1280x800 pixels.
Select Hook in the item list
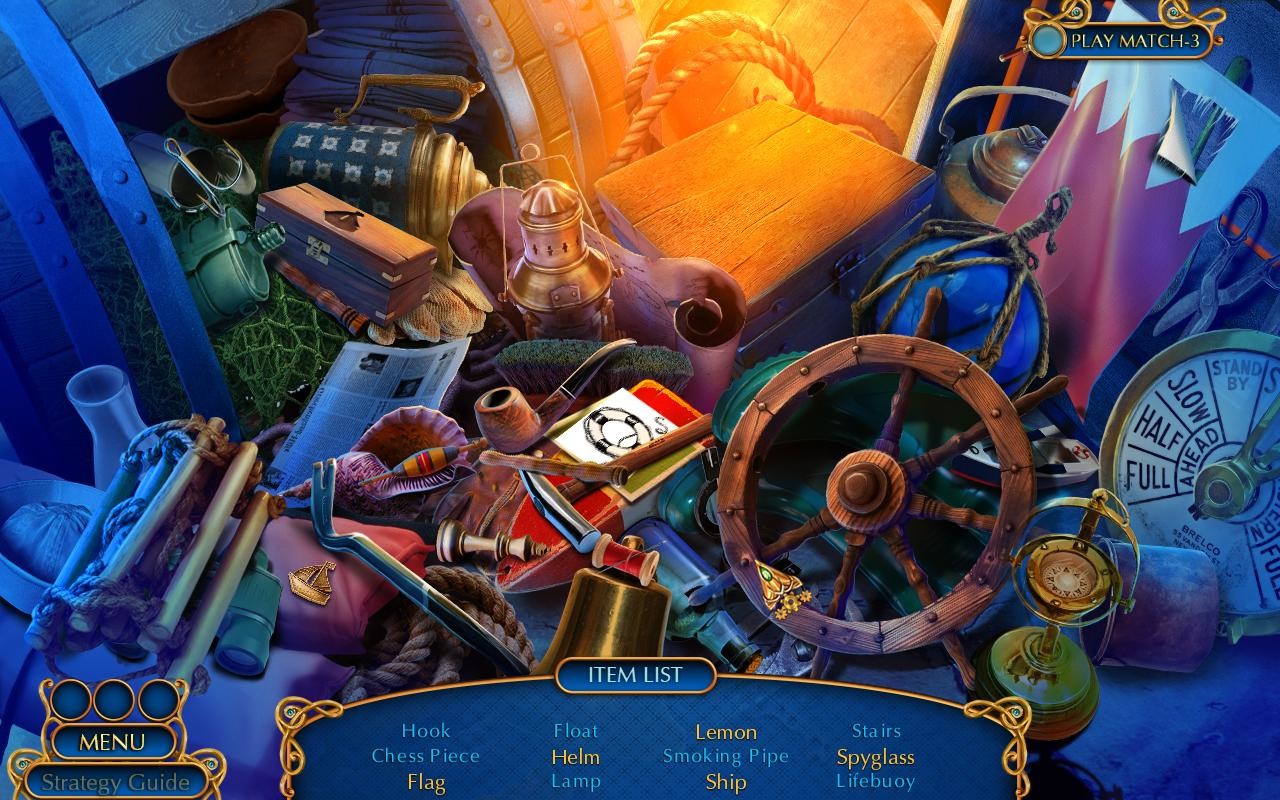(x=427, y=731)
